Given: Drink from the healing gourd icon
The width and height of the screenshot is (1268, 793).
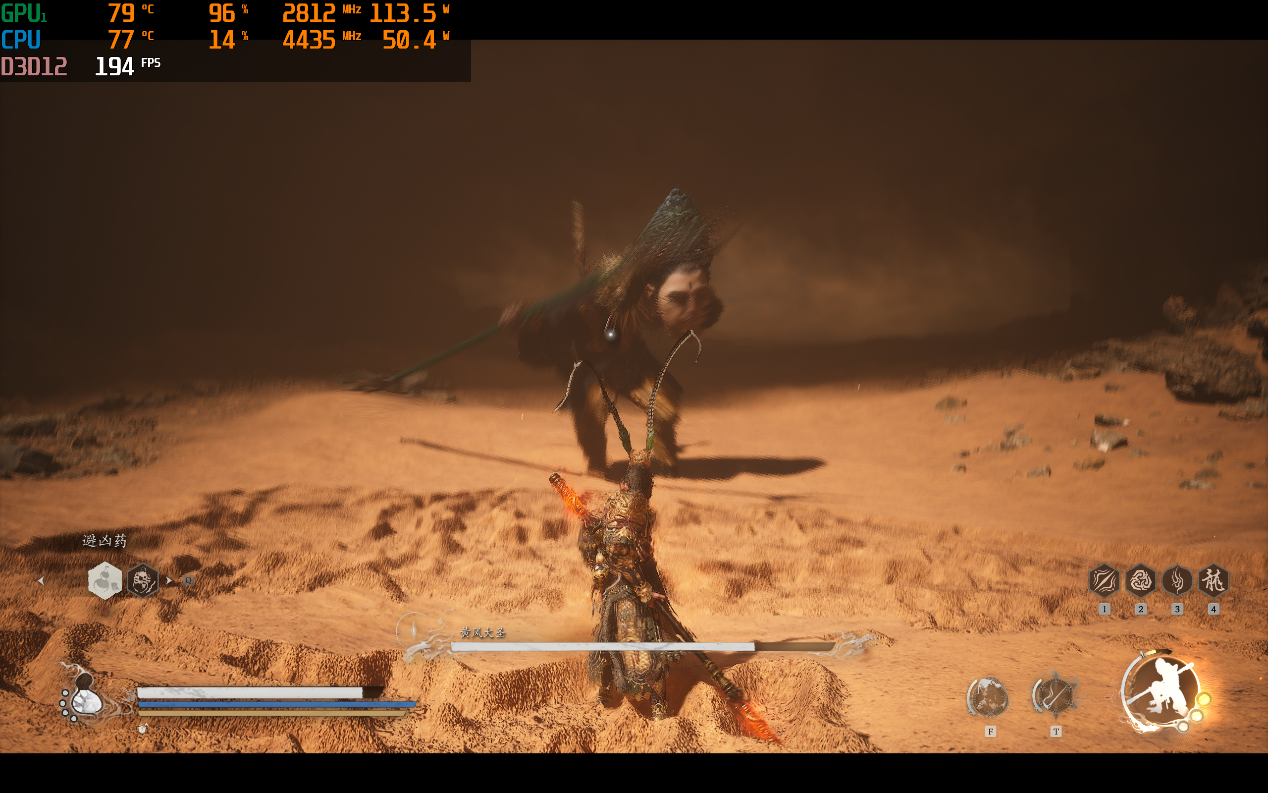Looking at the screenshot, I should tap(85, 698).
